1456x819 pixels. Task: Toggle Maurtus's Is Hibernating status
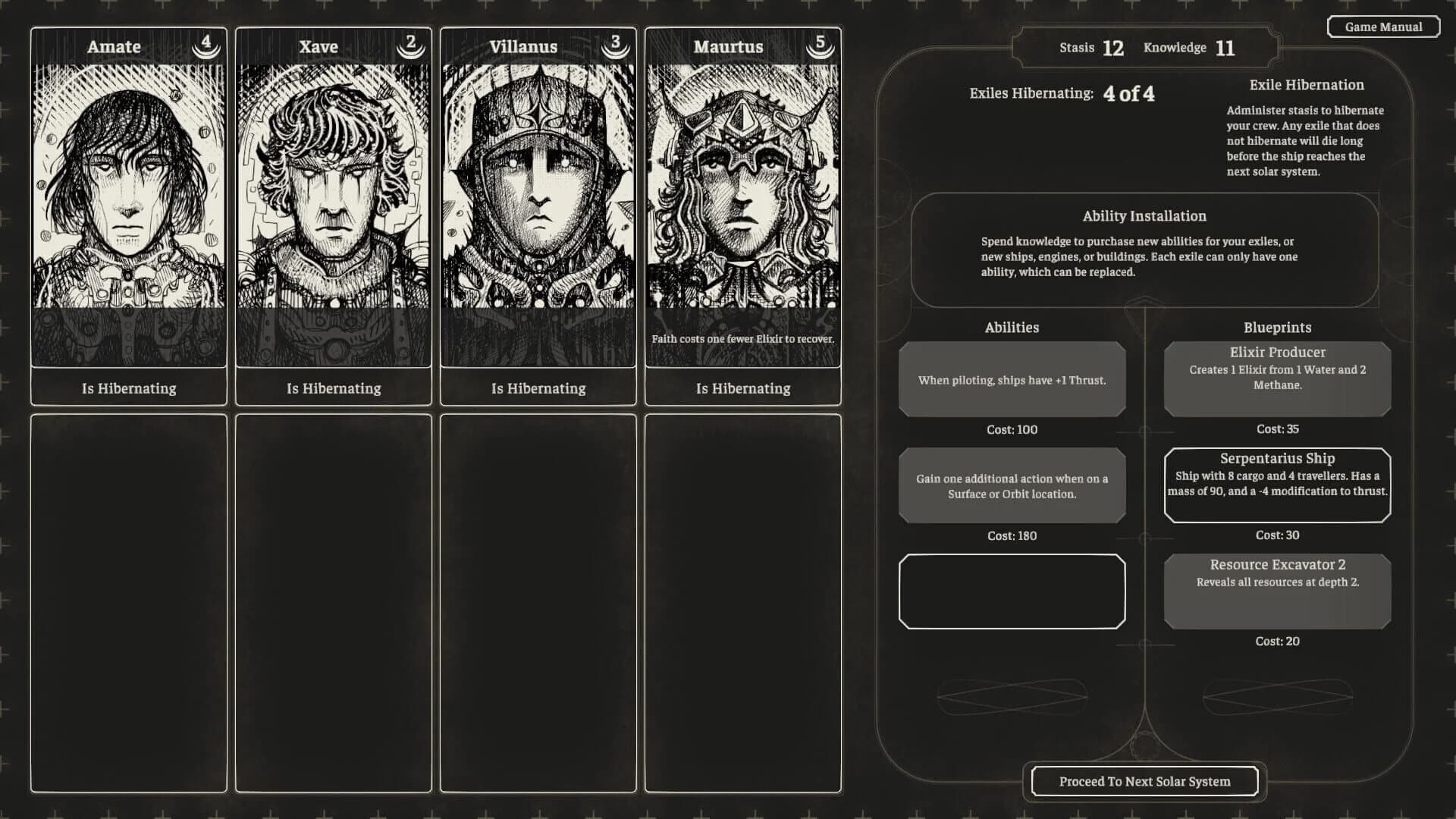click(x=742, y=388)
